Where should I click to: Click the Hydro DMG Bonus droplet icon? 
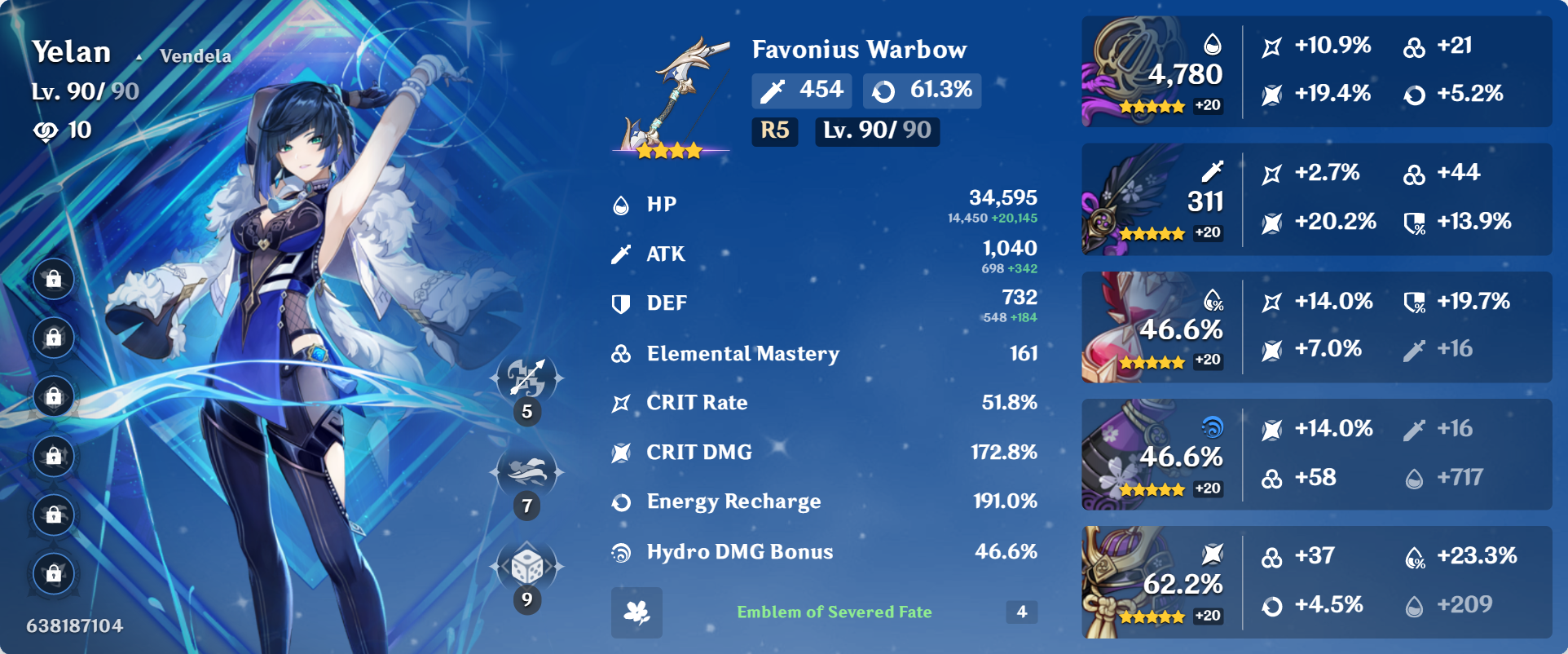(x=622, y=551)
